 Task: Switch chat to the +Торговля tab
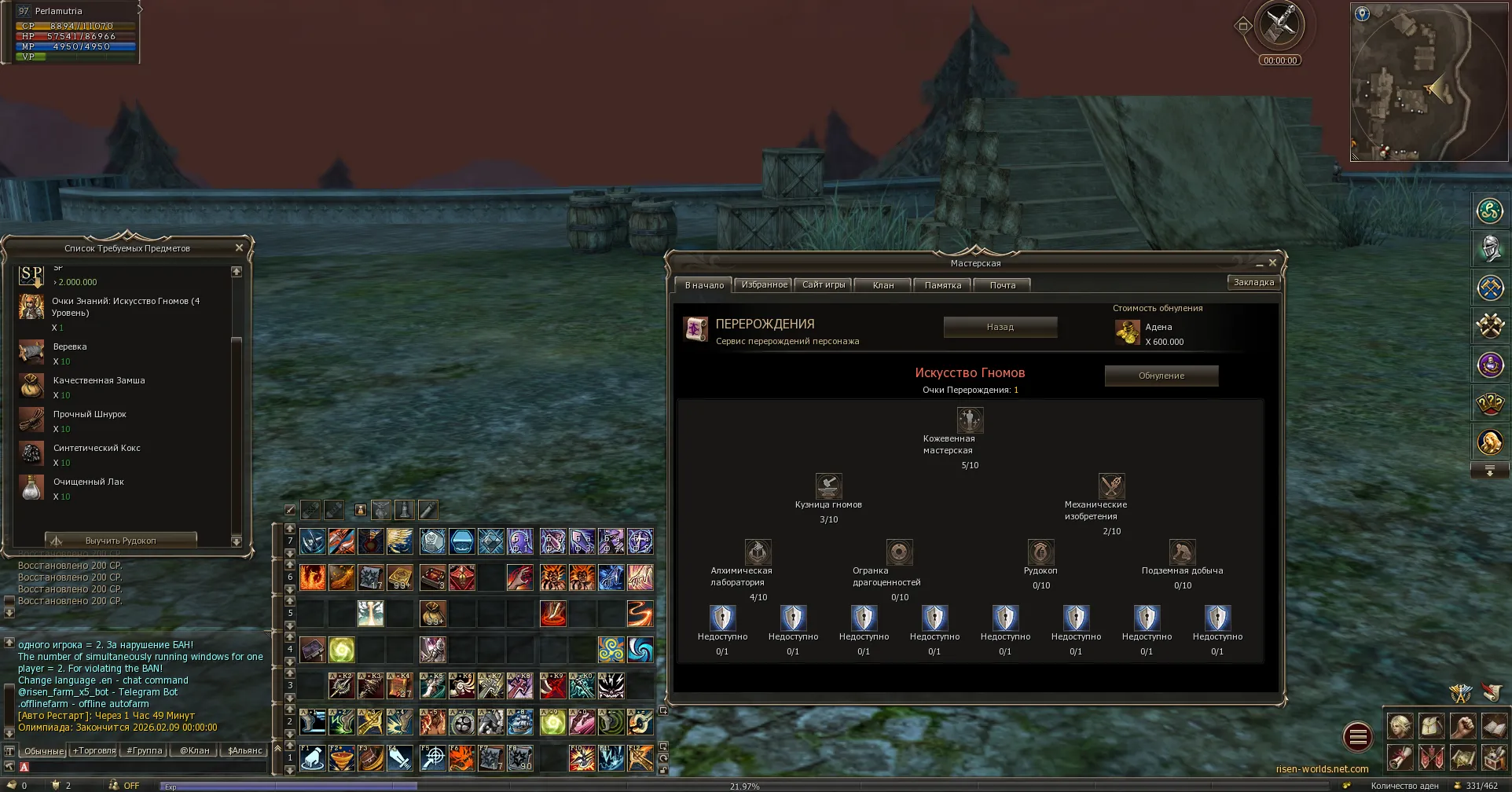[x=94, y=750]
